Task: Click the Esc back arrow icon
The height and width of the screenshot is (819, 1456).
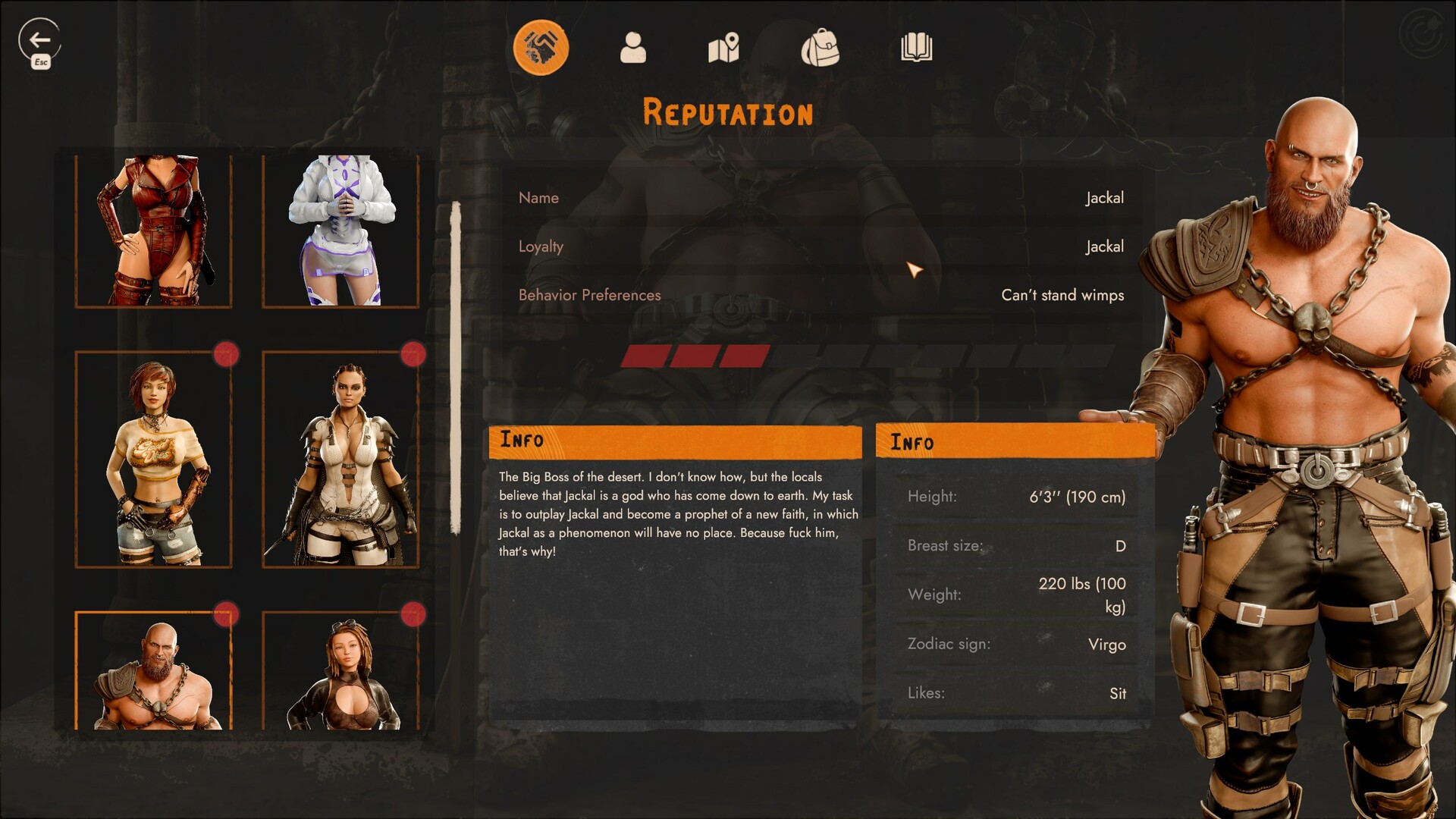Action: point(39,38)
